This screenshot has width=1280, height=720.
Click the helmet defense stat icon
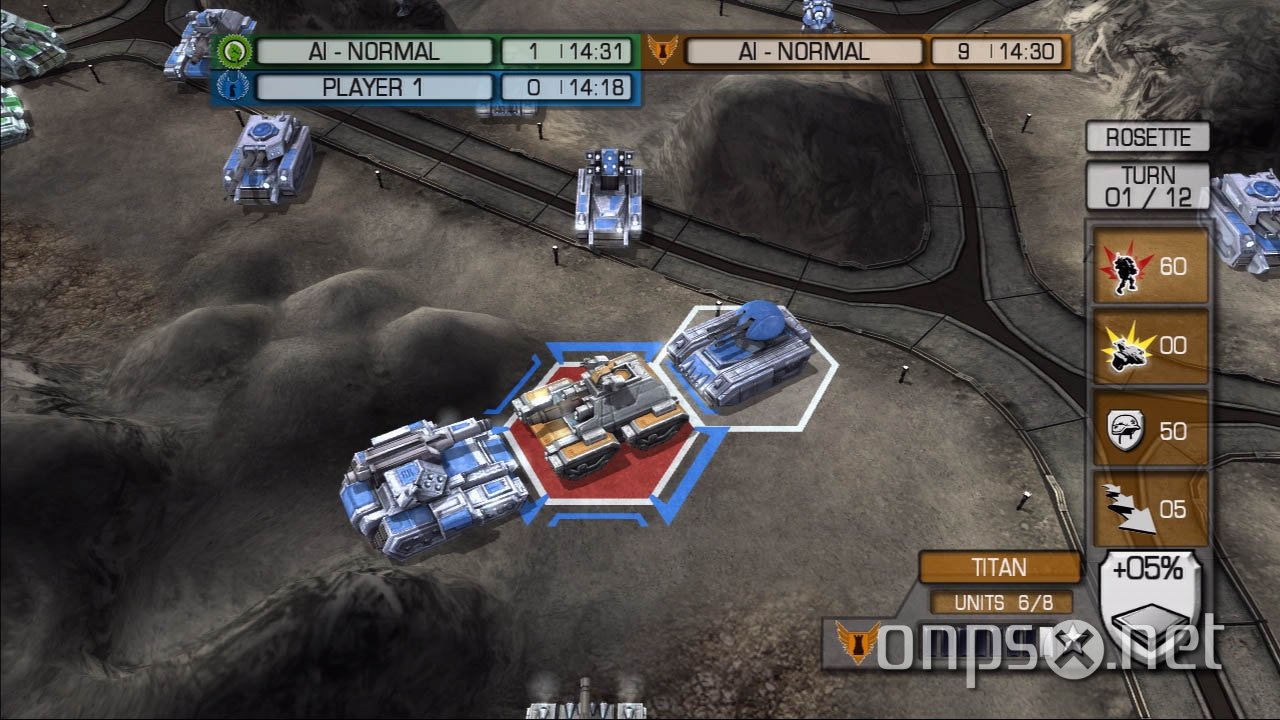(1128, 430)
